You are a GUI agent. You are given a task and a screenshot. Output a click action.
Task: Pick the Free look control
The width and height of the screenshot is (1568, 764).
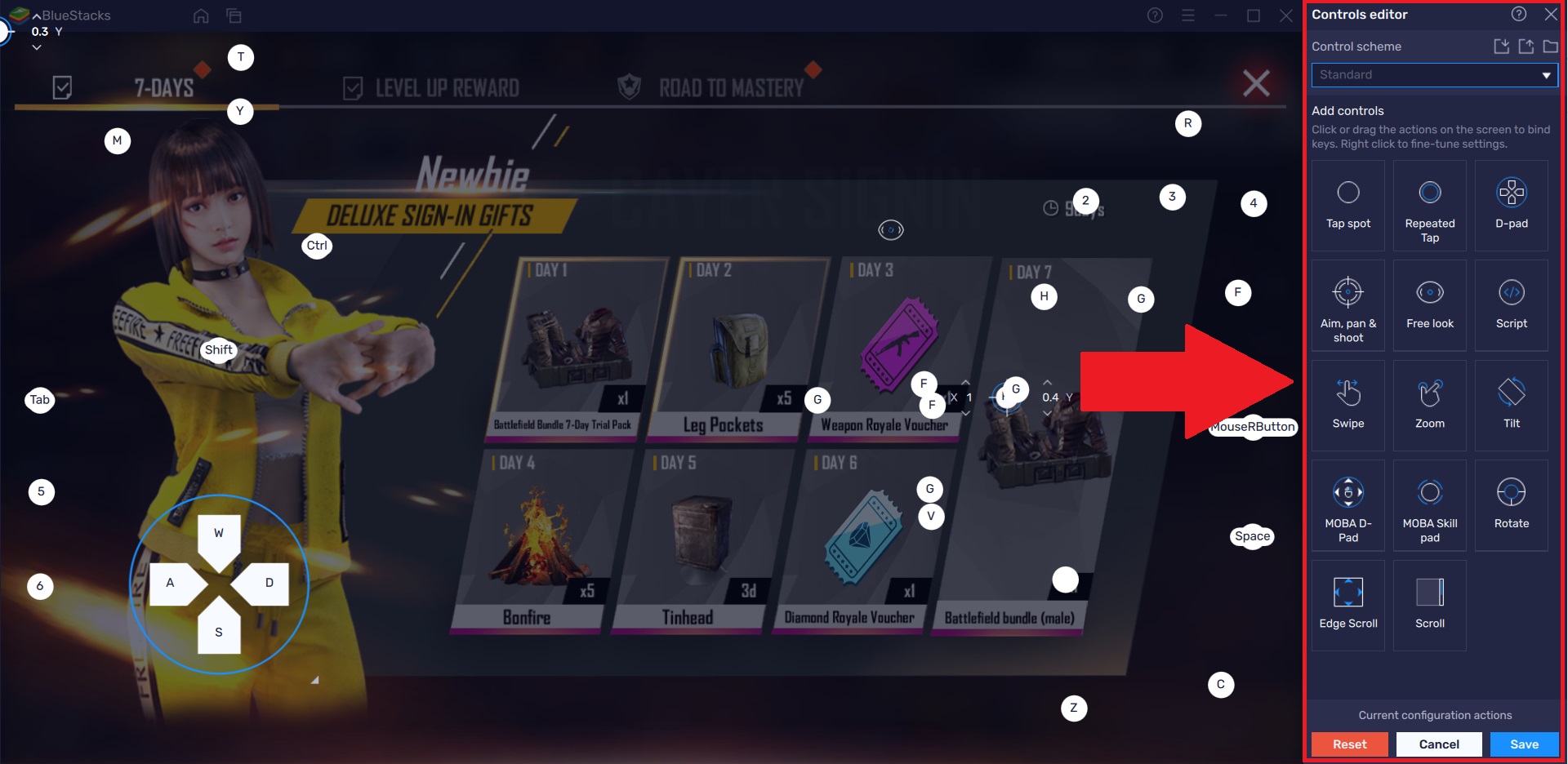pyautogui.click(x=1430, y=306)
